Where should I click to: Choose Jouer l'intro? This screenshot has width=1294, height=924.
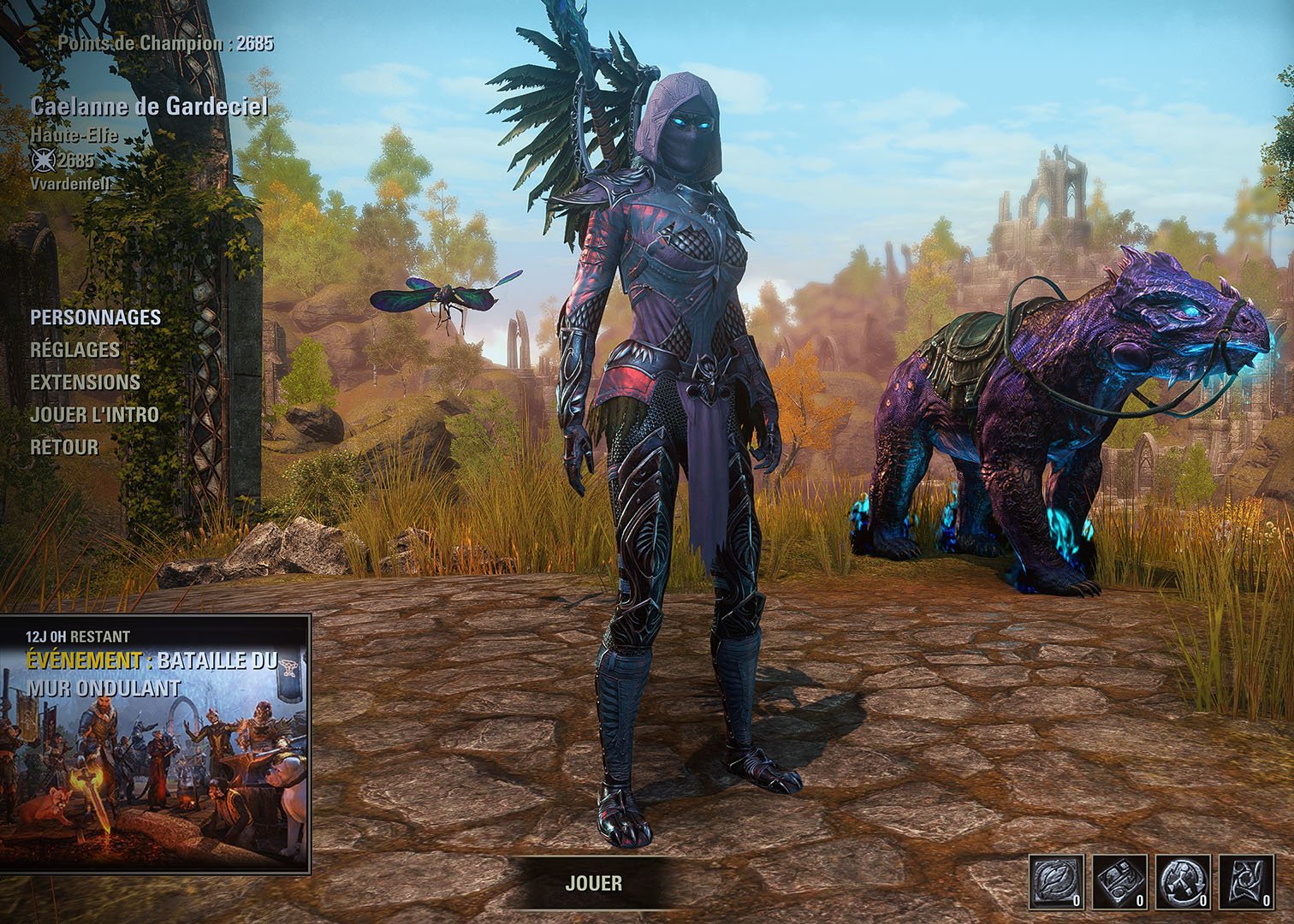click(x=94, y=415)
